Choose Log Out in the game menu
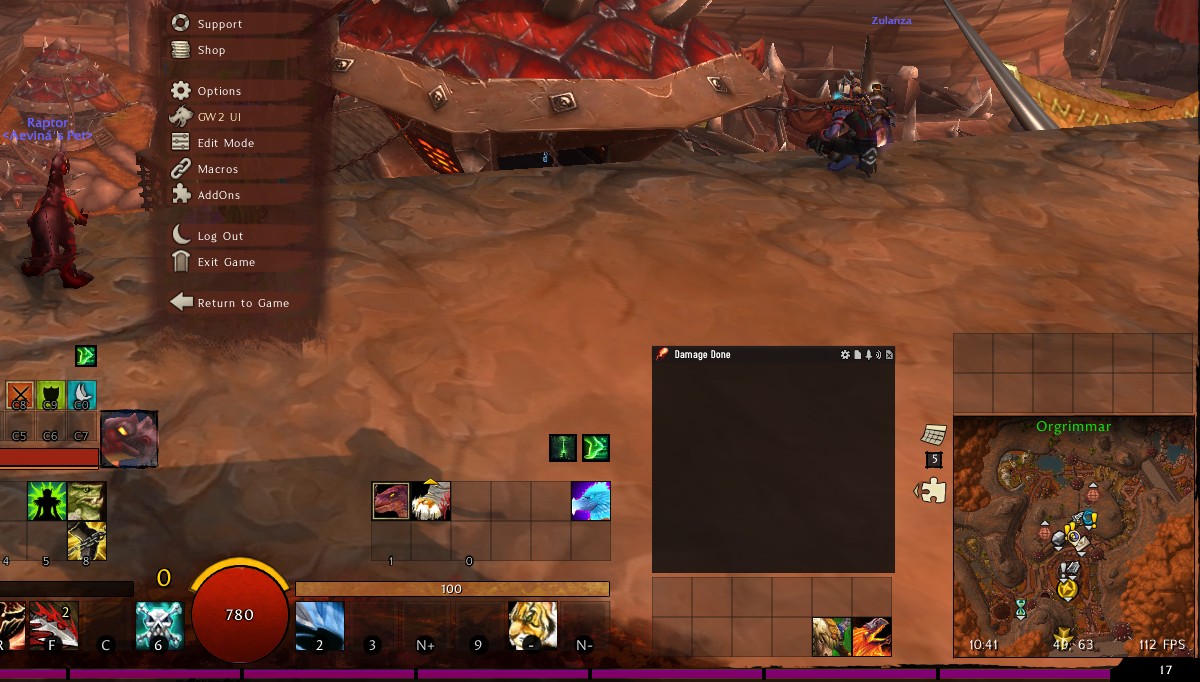 [220, 236]
